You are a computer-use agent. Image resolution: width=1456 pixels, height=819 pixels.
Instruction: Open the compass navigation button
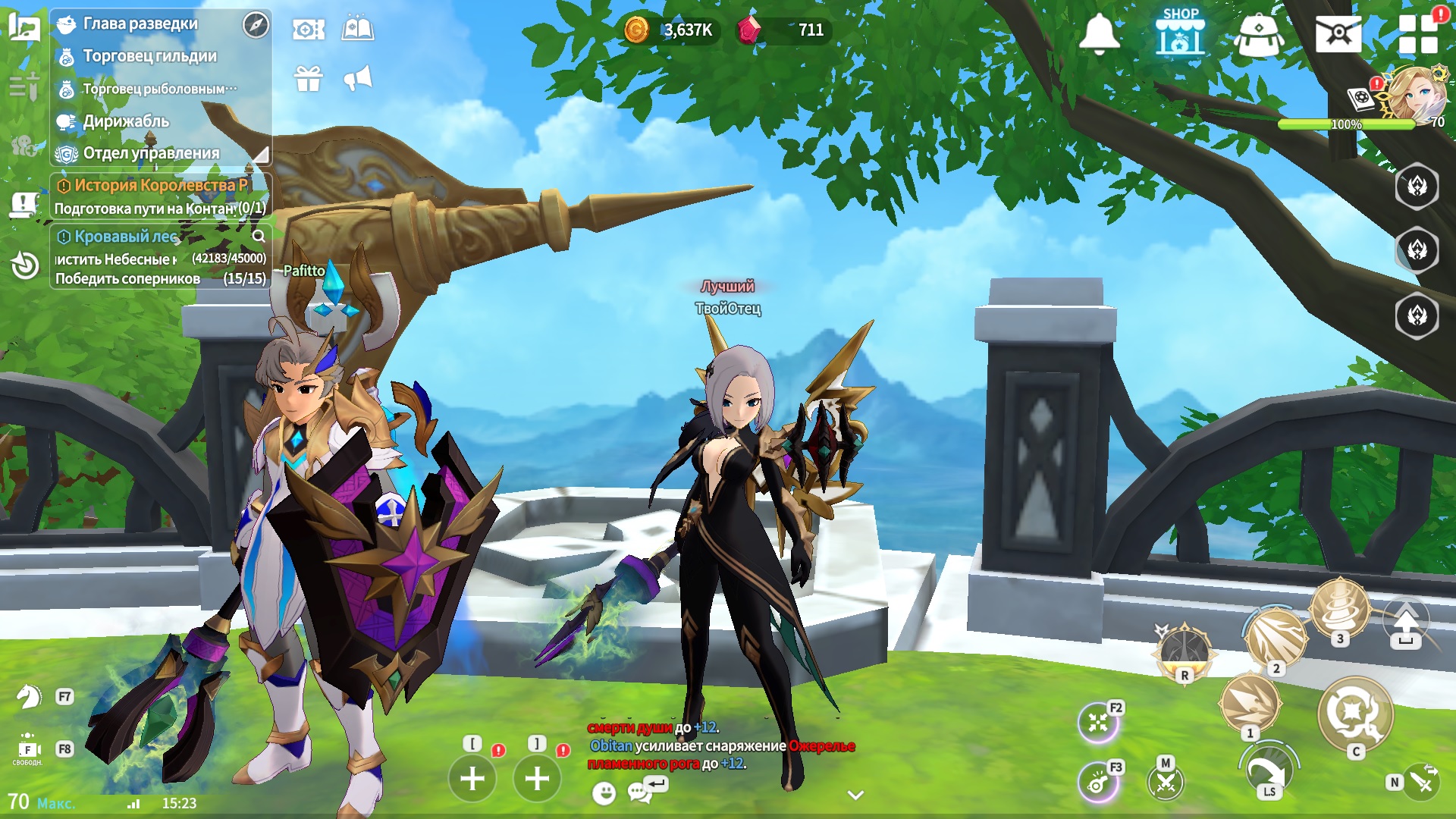(x=256, y=25)
